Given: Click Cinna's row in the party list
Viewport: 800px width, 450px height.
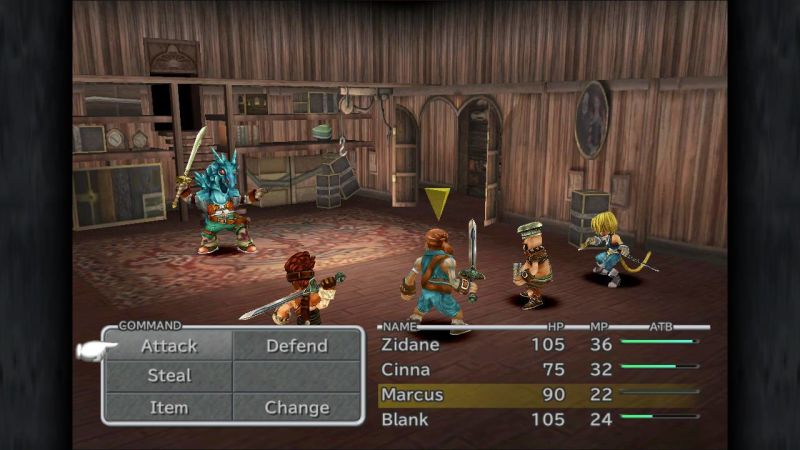Looking at the screenshot, I should [x=540, y=369].
